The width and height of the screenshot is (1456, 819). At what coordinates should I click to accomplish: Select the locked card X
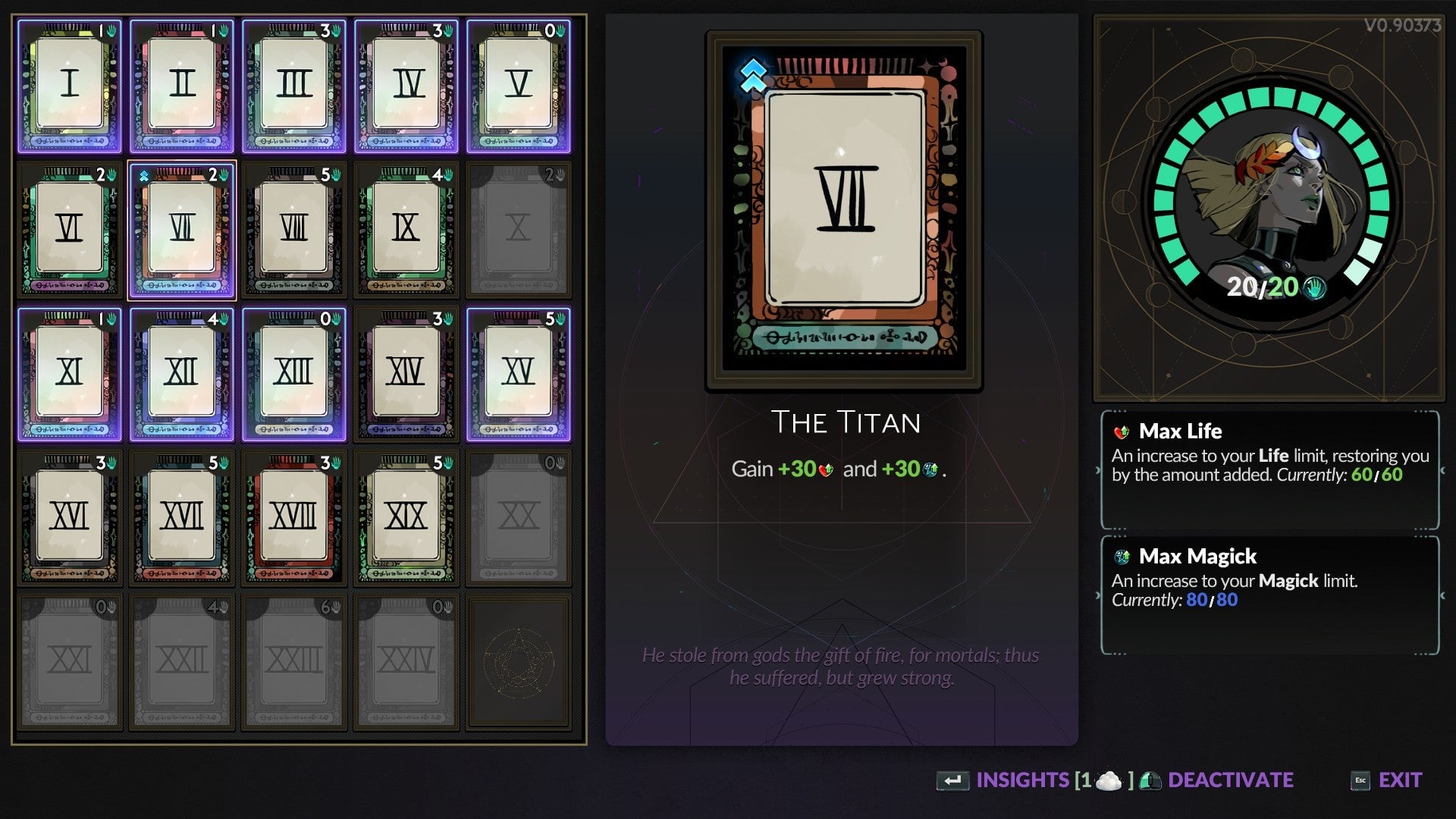519,230
